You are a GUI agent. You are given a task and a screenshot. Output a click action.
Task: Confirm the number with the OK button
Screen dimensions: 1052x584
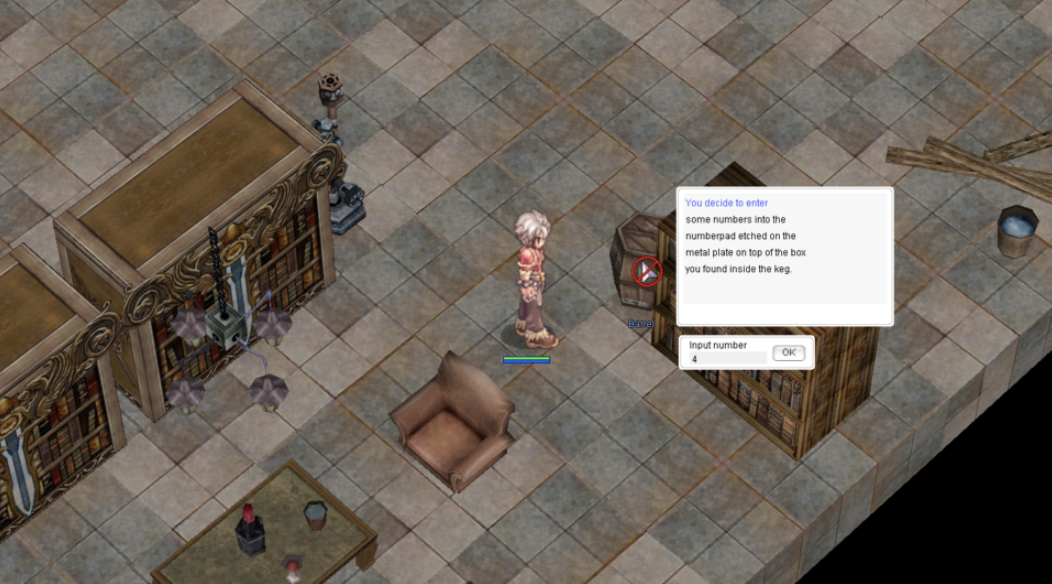pyautogui.click(x=788, y=353)
